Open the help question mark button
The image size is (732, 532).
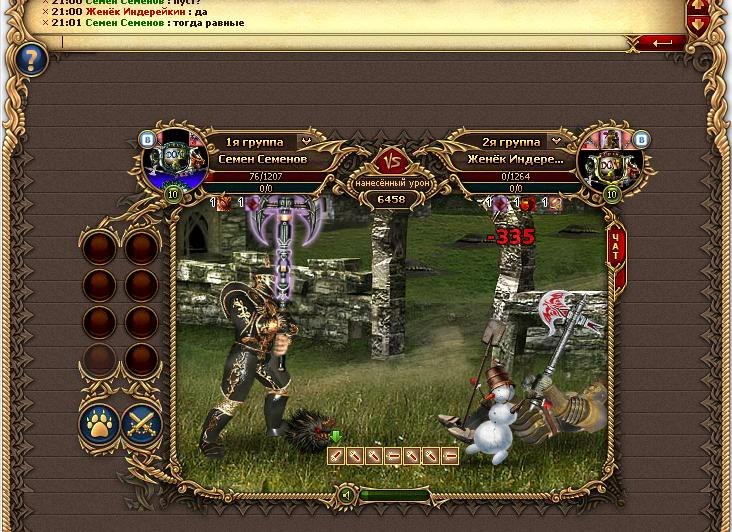pyautogui.click(x=30, y=60)
